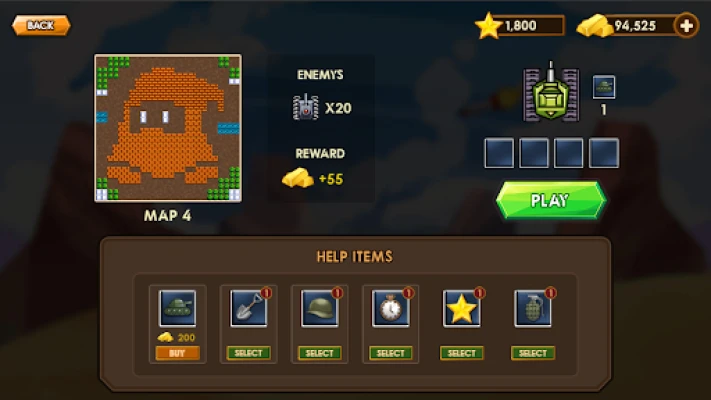
Task: Click the Map 4 preview thumbnail
Action: pyautogui.click(x=169, y=128)
